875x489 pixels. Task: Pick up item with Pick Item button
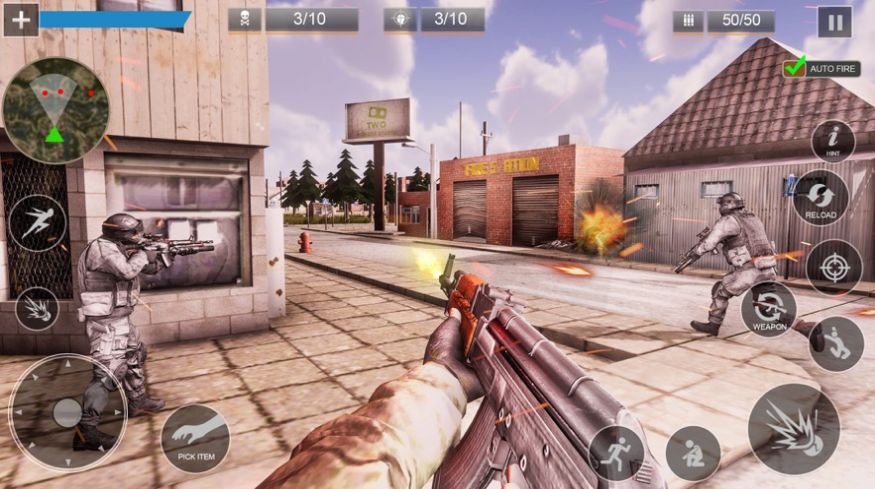point(195,438)
